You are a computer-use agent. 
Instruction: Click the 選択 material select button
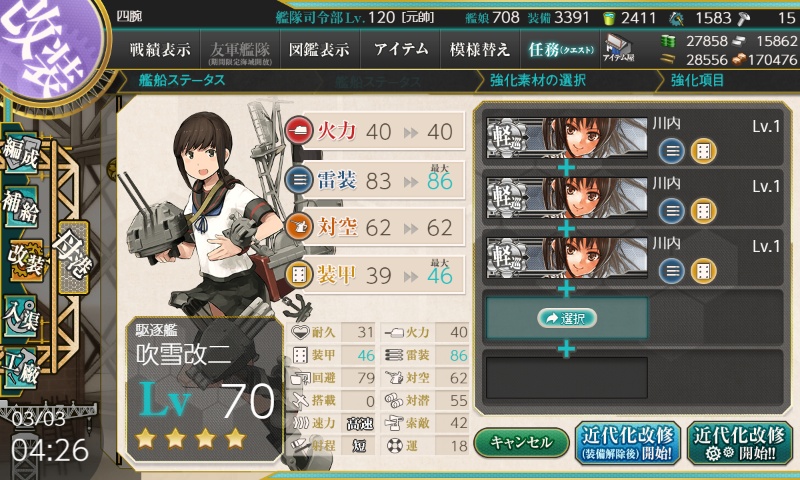click(x=566, y=318)
